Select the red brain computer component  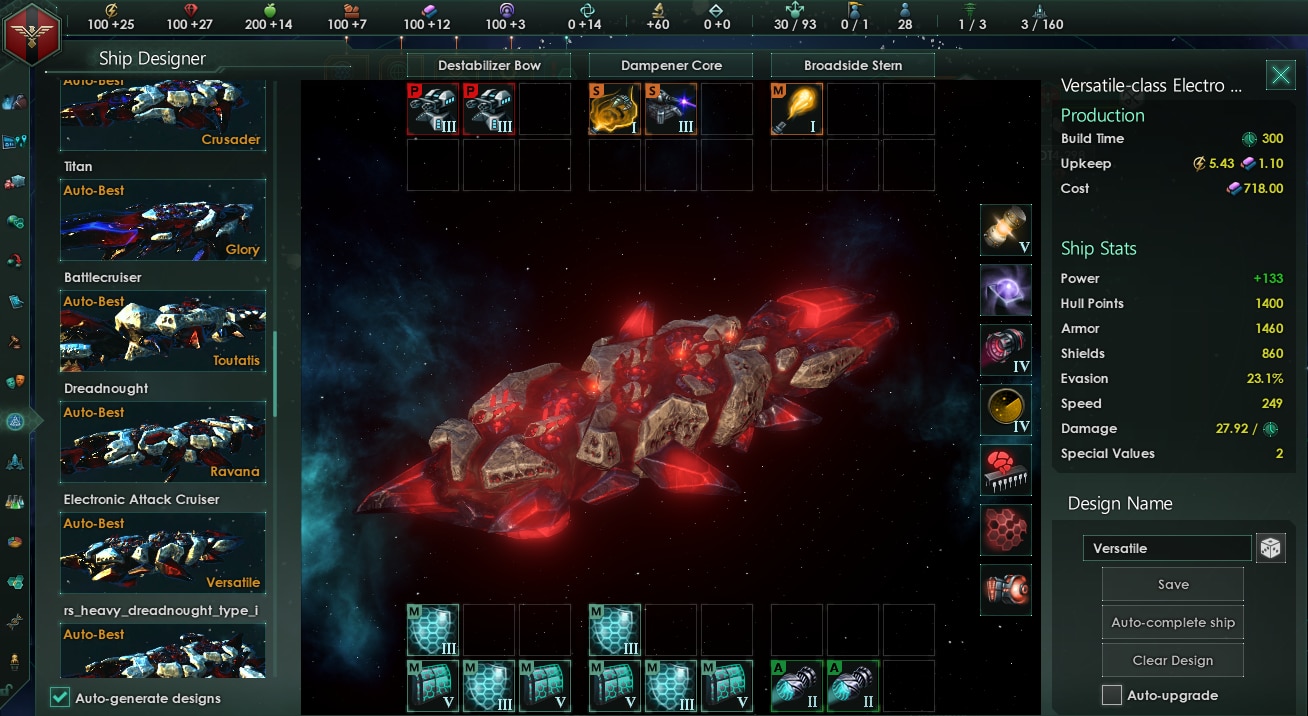[x=1005, y=470]
